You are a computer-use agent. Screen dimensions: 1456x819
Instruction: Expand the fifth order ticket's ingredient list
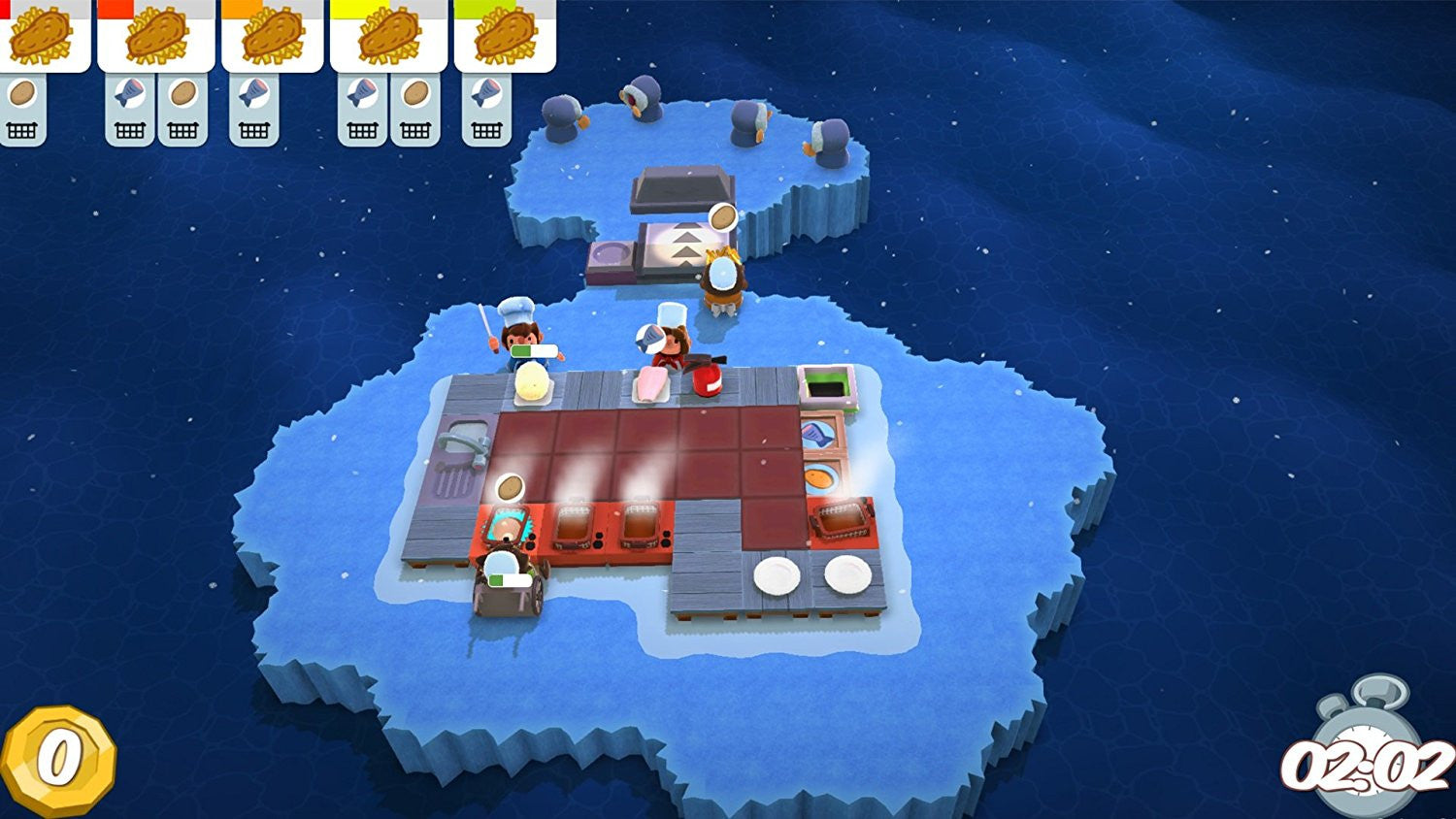(488, 128)
